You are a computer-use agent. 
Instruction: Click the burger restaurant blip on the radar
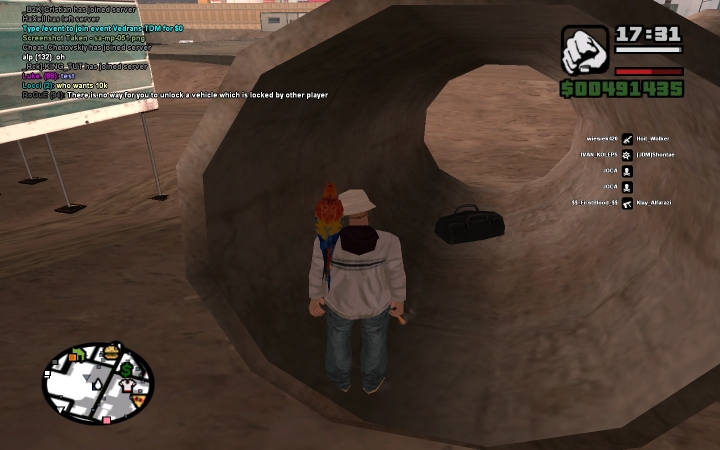pos(111,352)
